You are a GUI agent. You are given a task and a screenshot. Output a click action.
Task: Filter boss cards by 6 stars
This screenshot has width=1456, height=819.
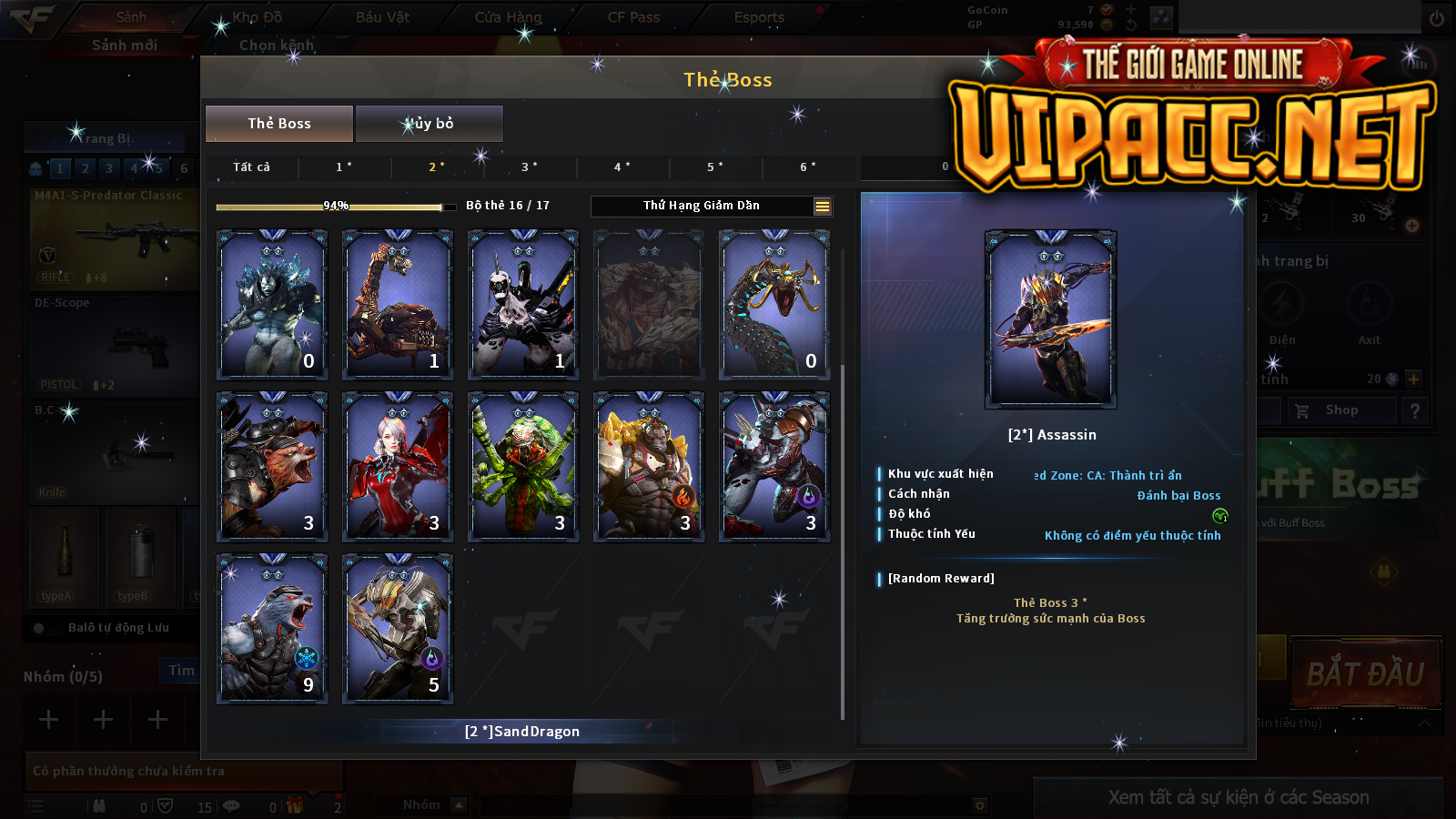tap(808, 167)
